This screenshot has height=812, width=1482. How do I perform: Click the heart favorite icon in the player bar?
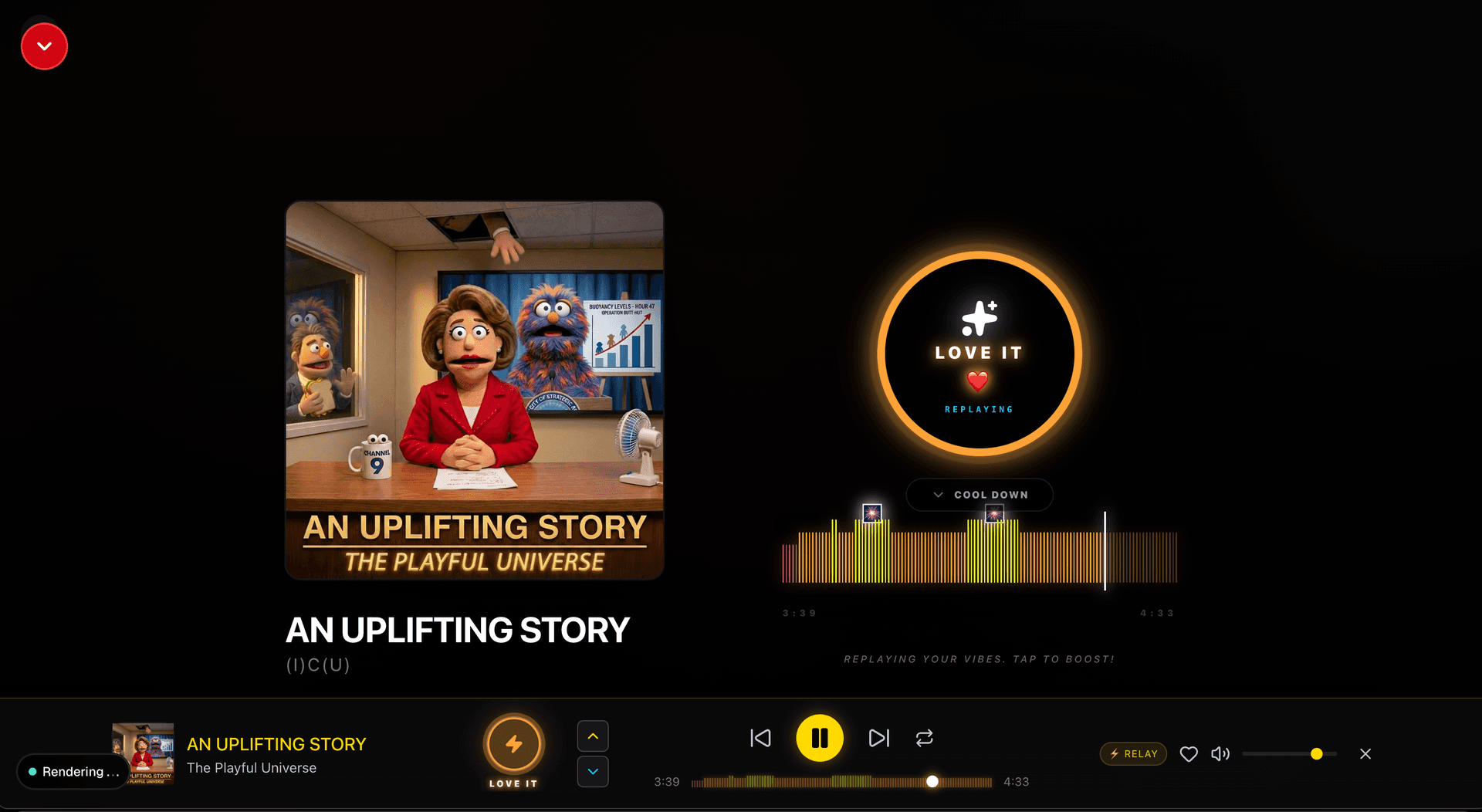coord(1189,754)
